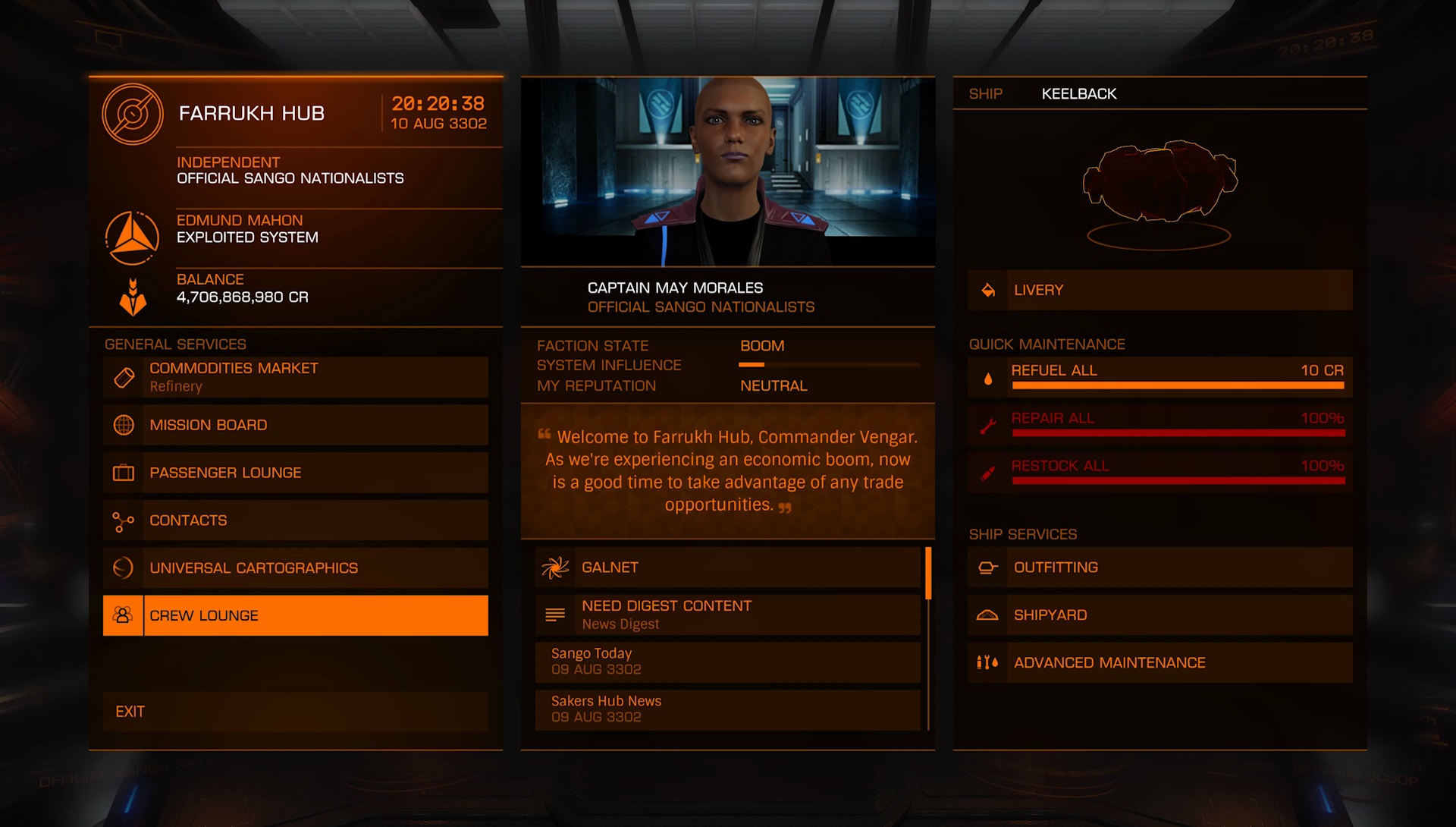Open the ship Livery menu
The height and width of the screenshot is (827, 1456).
point(1160,290)
